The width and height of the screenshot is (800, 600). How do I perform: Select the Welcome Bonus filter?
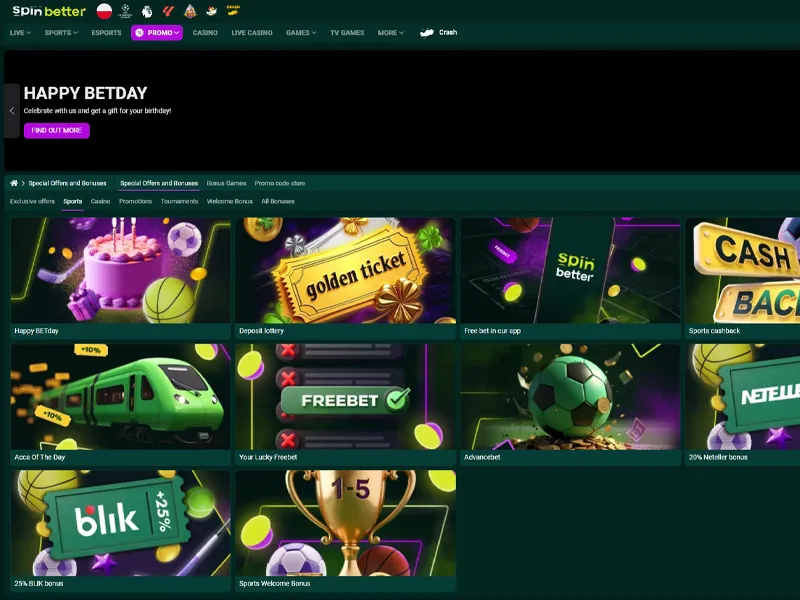tap(230, 202)
